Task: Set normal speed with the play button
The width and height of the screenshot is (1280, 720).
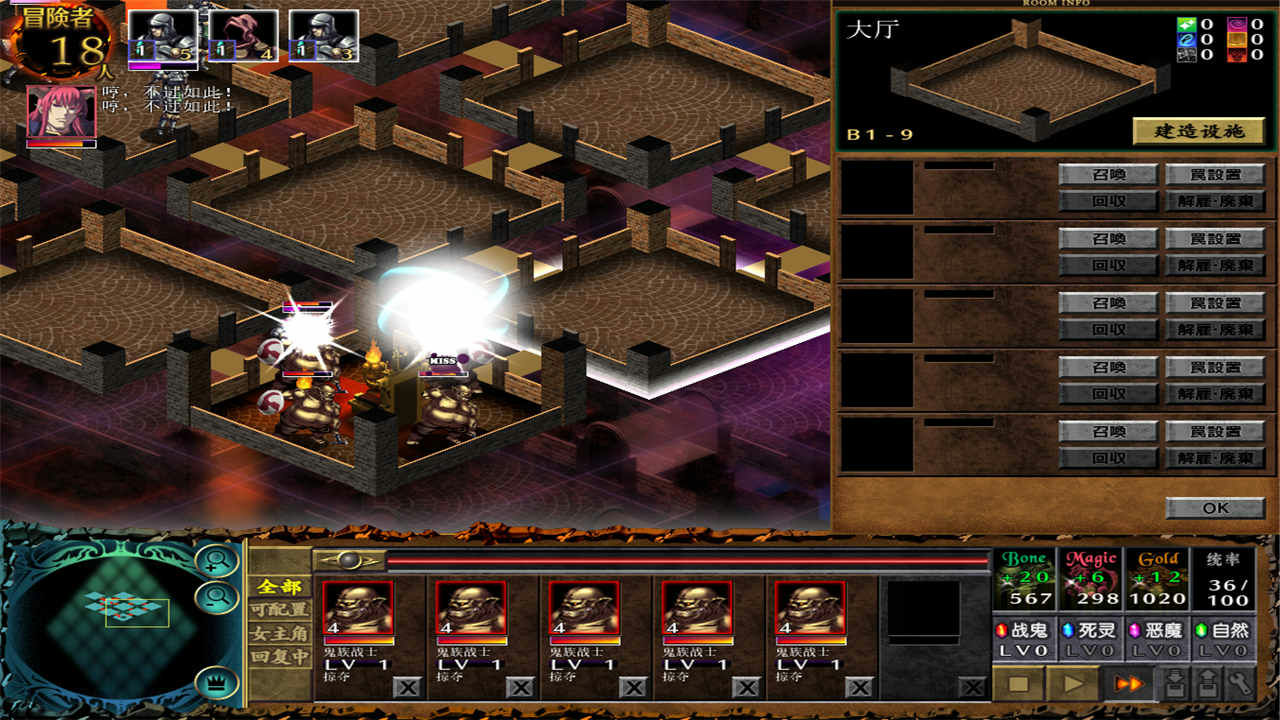Action: (1073, 684)
